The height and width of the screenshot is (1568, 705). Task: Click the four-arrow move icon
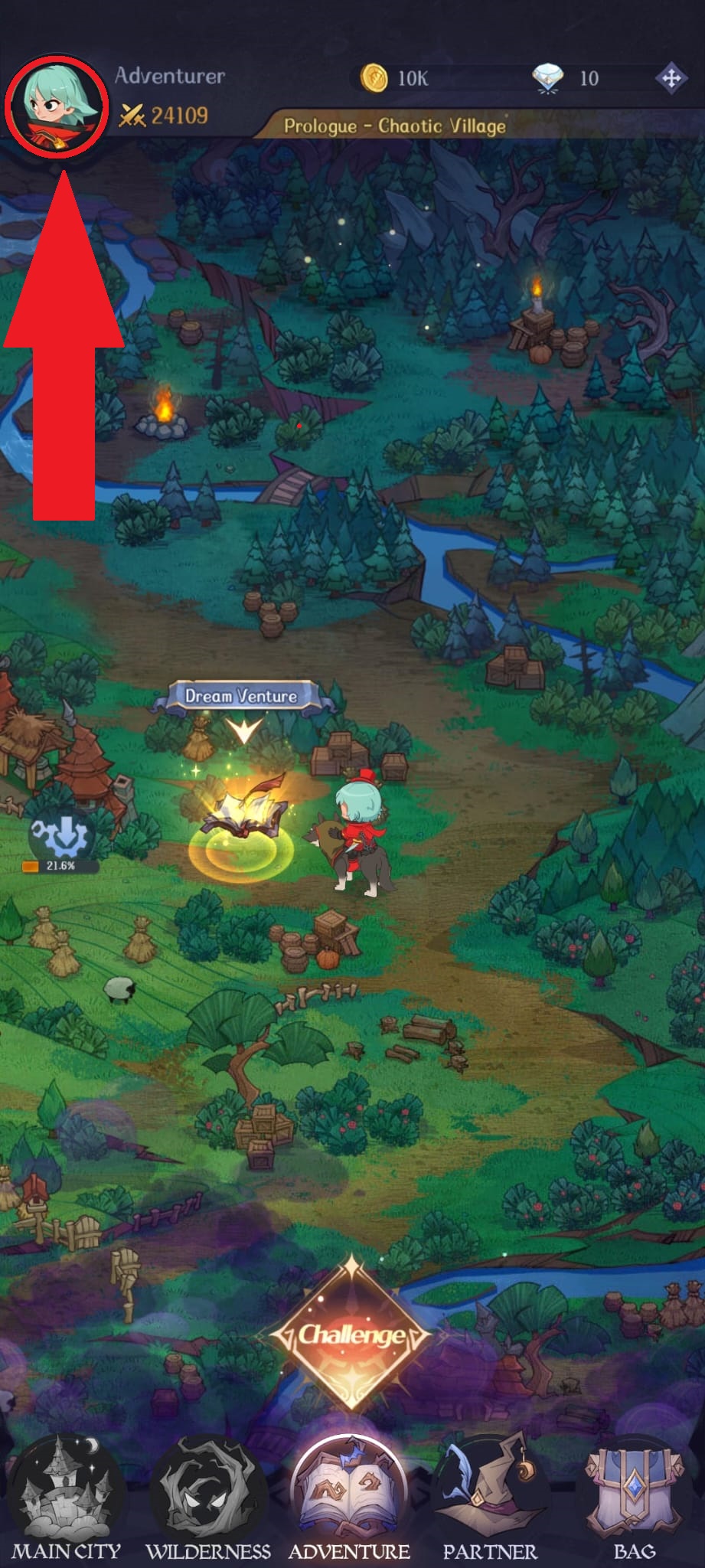point(670,78)
